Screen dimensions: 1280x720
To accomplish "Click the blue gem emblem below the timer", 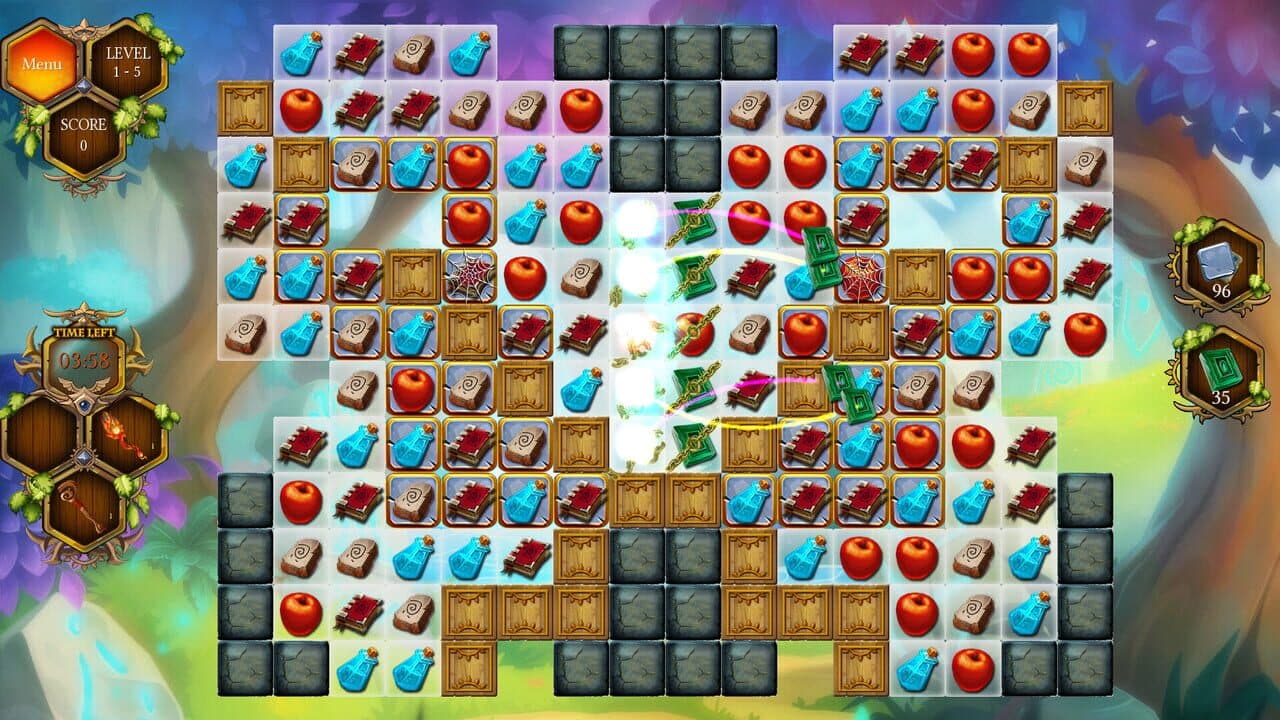I will click(x=84, y=404).
